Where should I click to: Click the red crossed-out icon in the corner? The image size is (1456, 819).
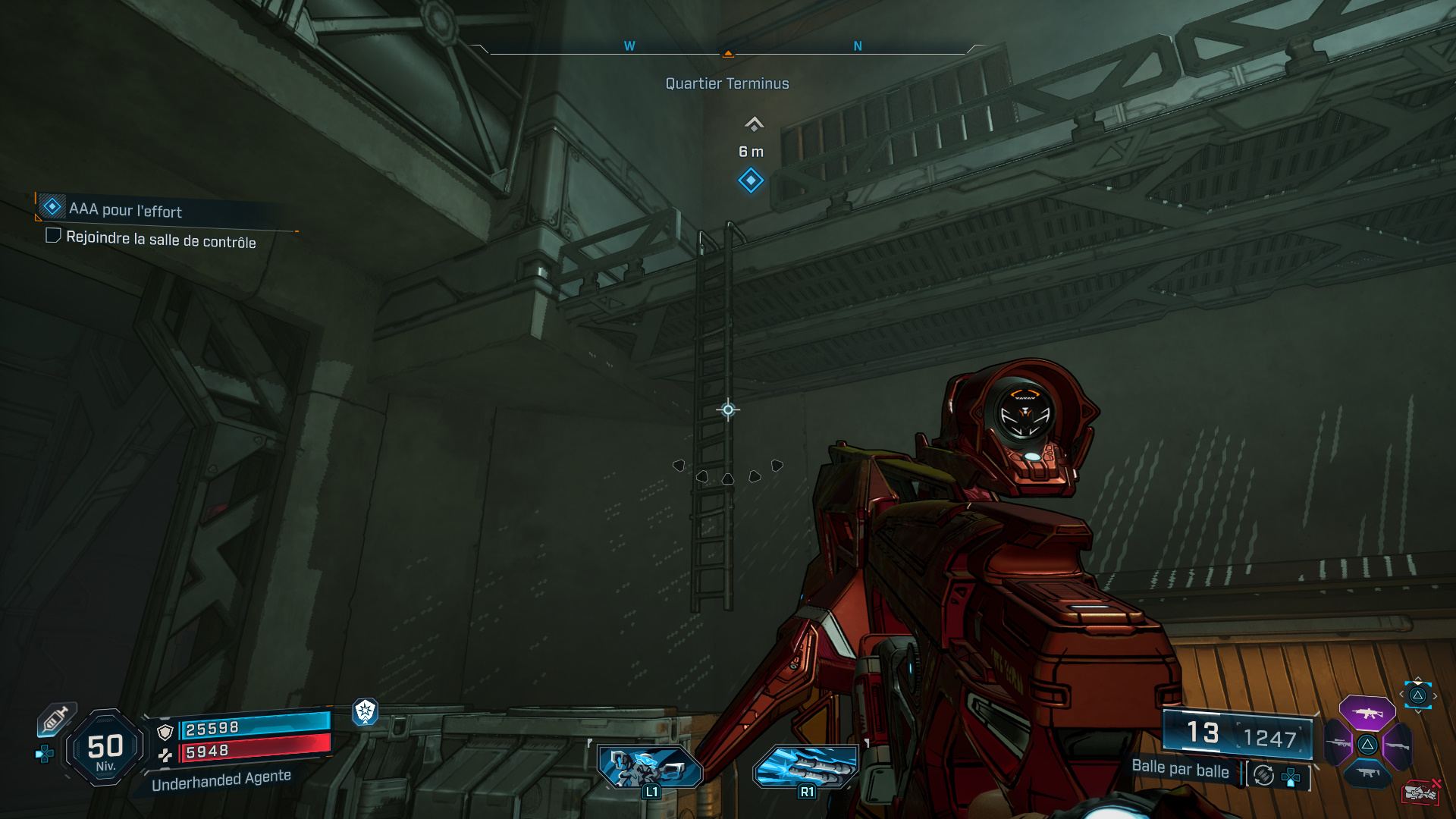click(1421, 792)
